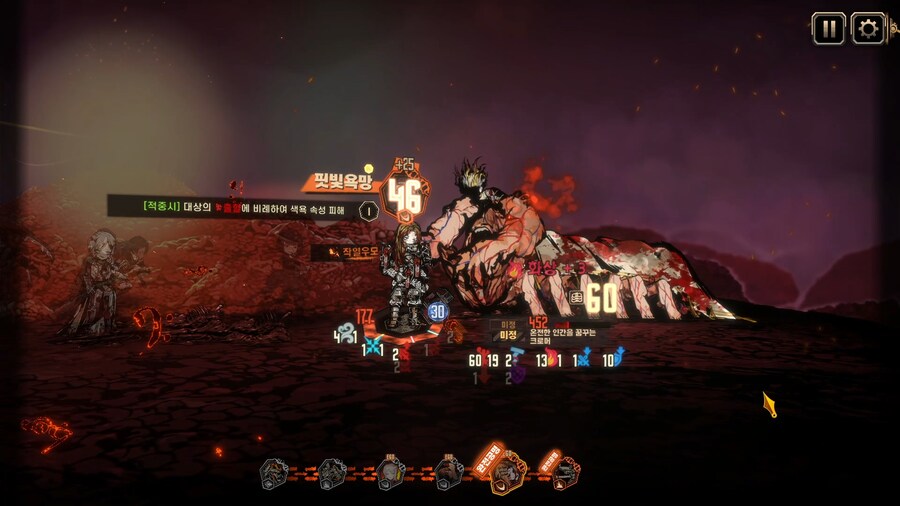Open settings with the gear button
The width and height of the screenshot is (900, 506).
coord(868,29)
